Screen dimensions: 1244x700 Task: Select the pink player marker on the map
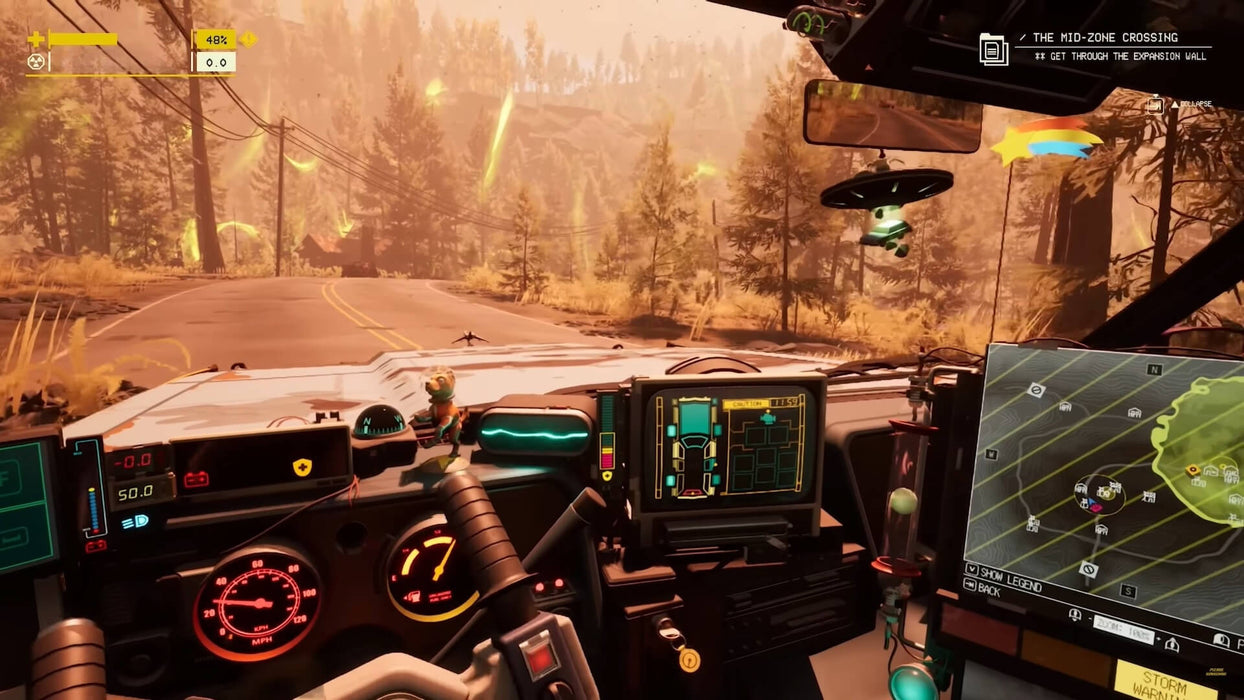1096,507
